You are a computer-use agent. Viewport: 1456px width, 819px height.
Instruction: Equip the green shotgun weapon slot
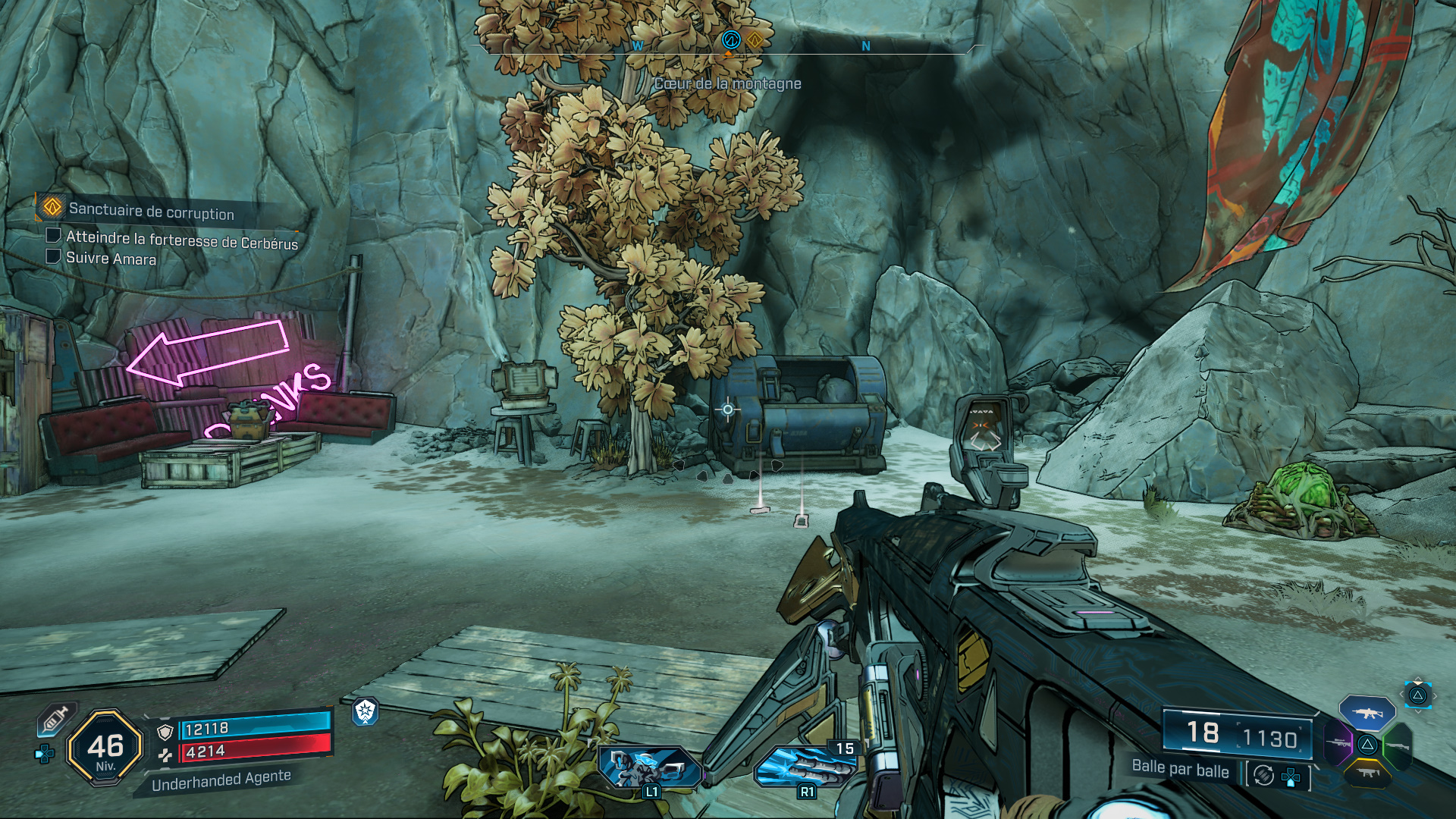click(x=1397, y=745)
